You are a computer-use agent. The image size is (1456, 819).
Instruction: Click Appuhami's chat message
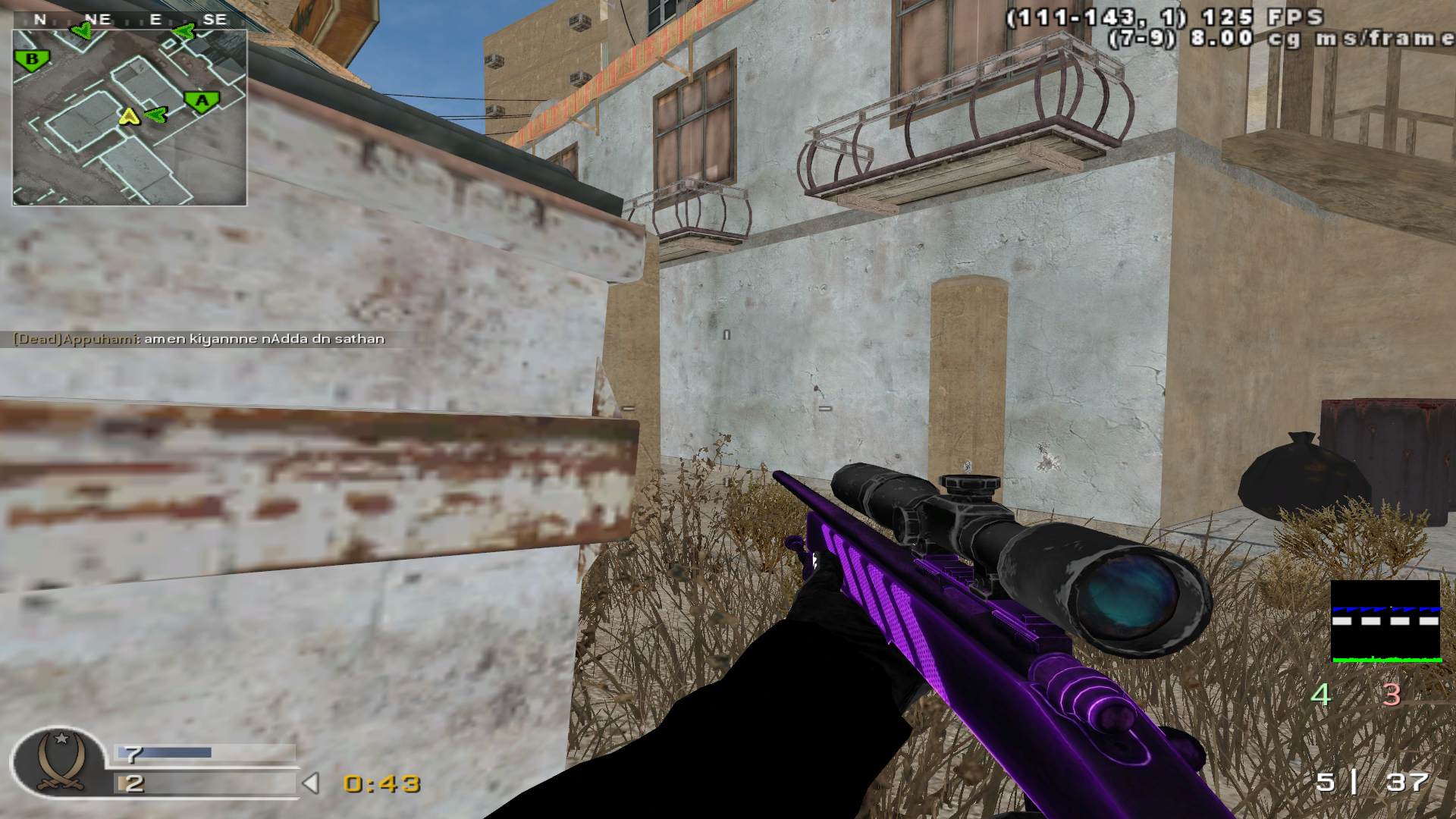pyautogui.click(x=199, y=339)
